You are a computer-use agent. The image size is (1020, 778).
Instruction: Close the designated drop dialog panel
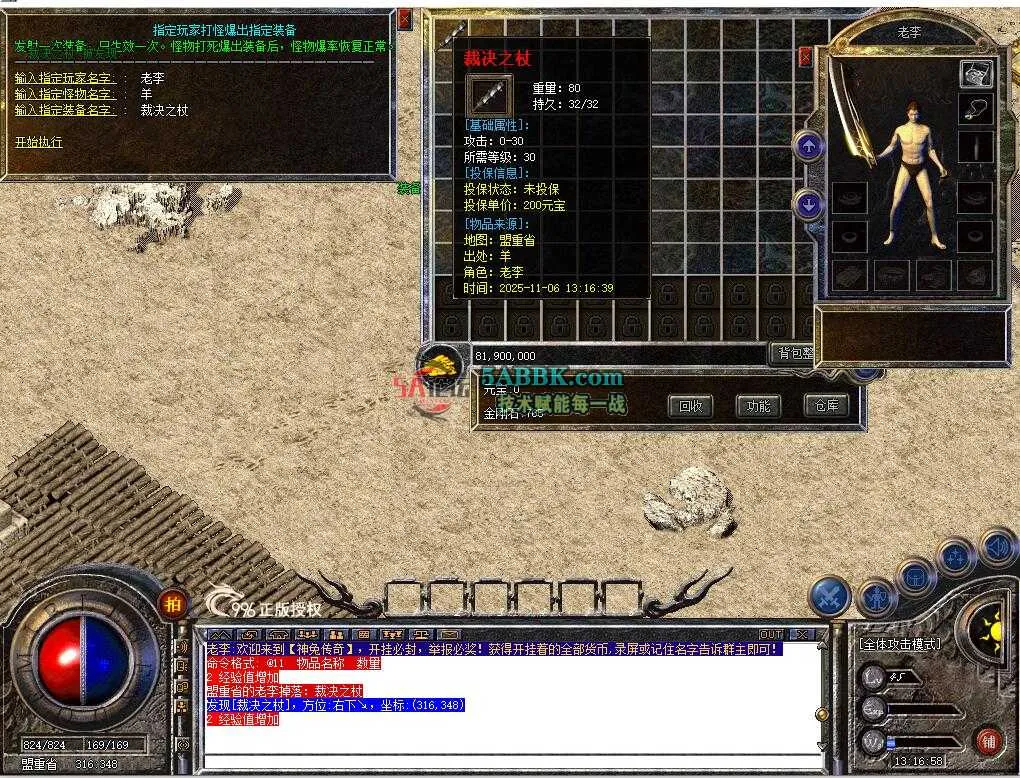404,19
